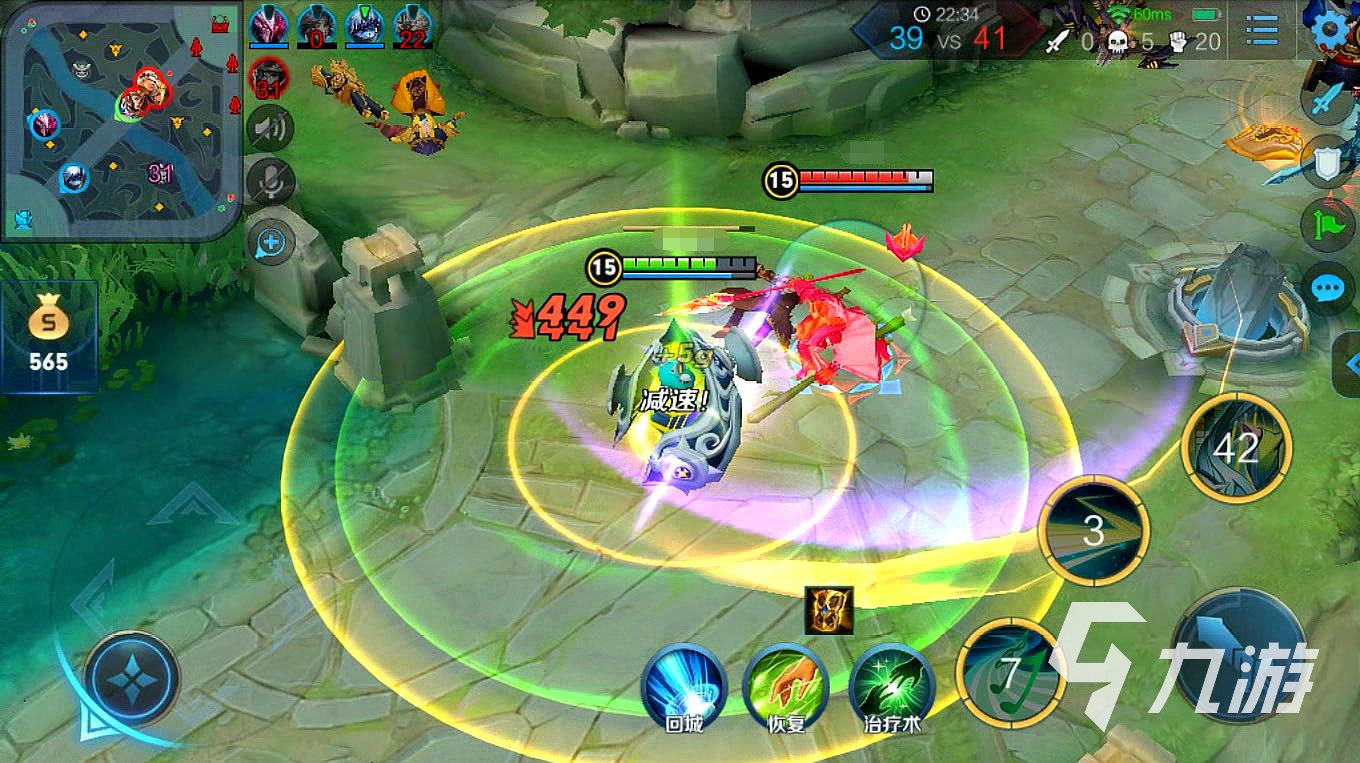Tap the chat bubble with plus sign
Screen dimensions: 1360x763
click(271, 242)
